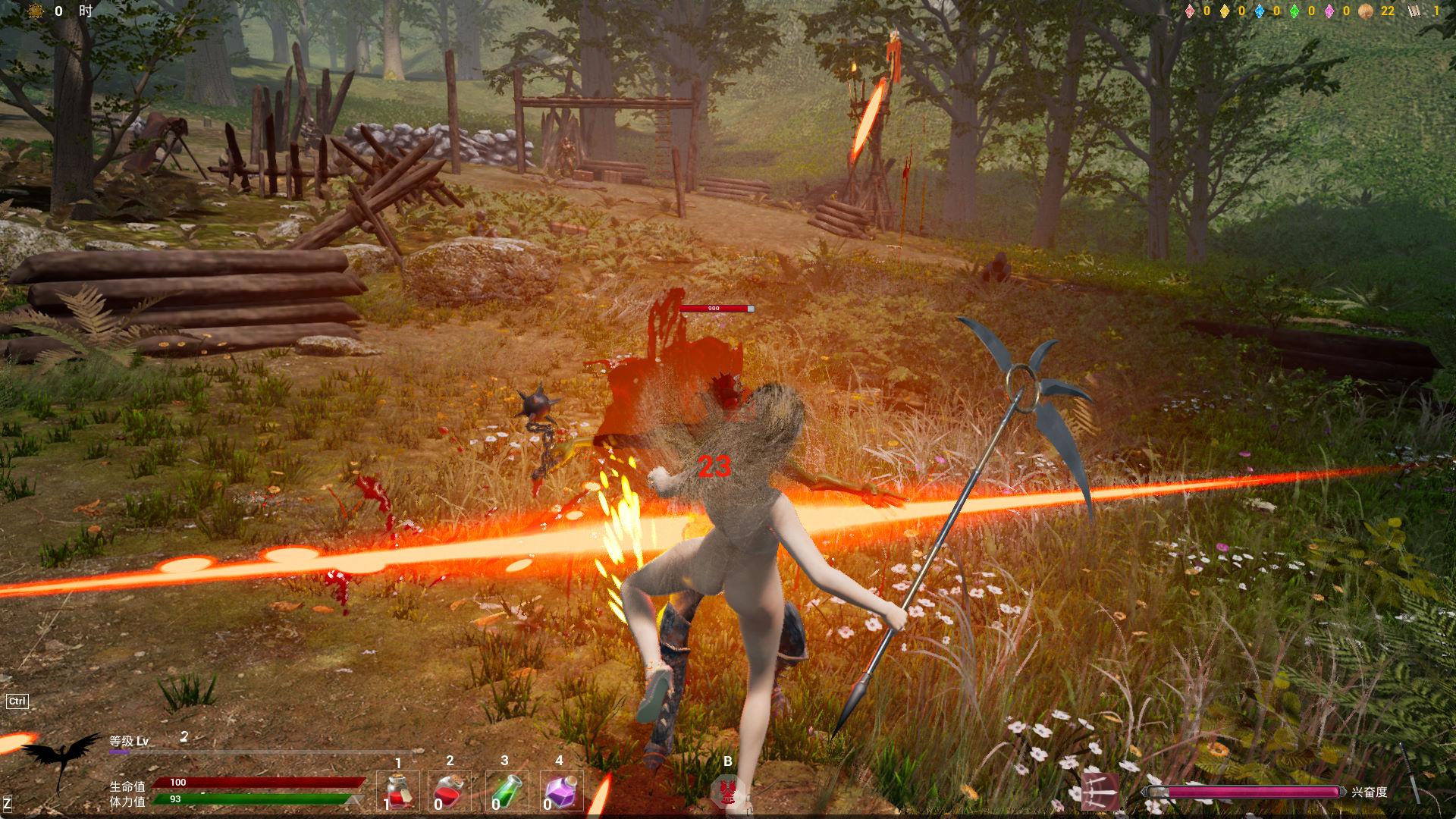The image size is (1456, 819).
Task: Click the sun time icon
Action: tap(35, 11)
